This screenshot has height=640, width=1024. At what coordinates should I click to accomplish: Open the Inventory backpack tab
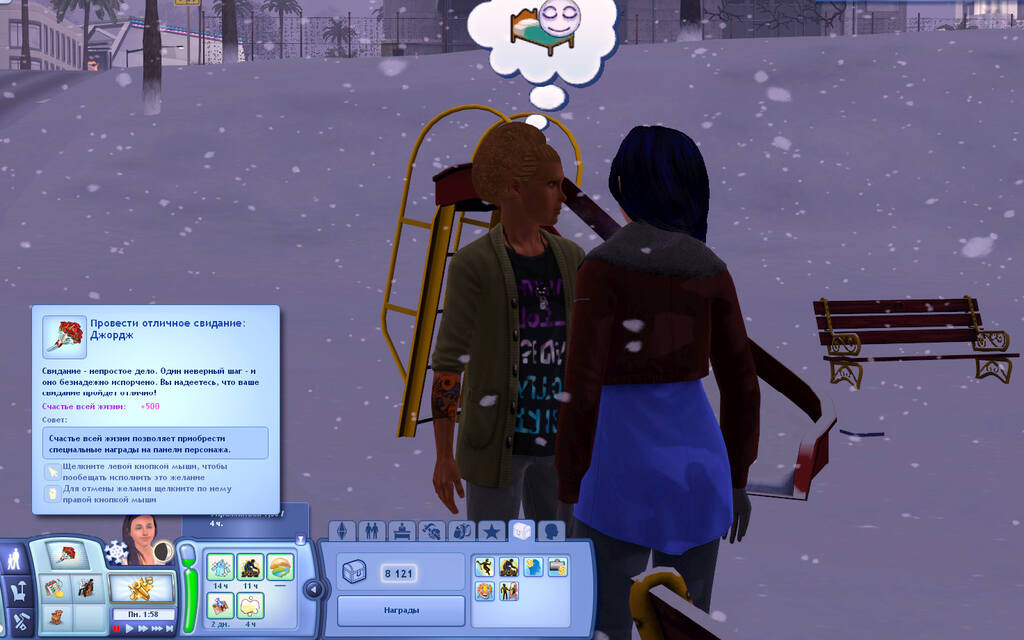tap(461, 531)
